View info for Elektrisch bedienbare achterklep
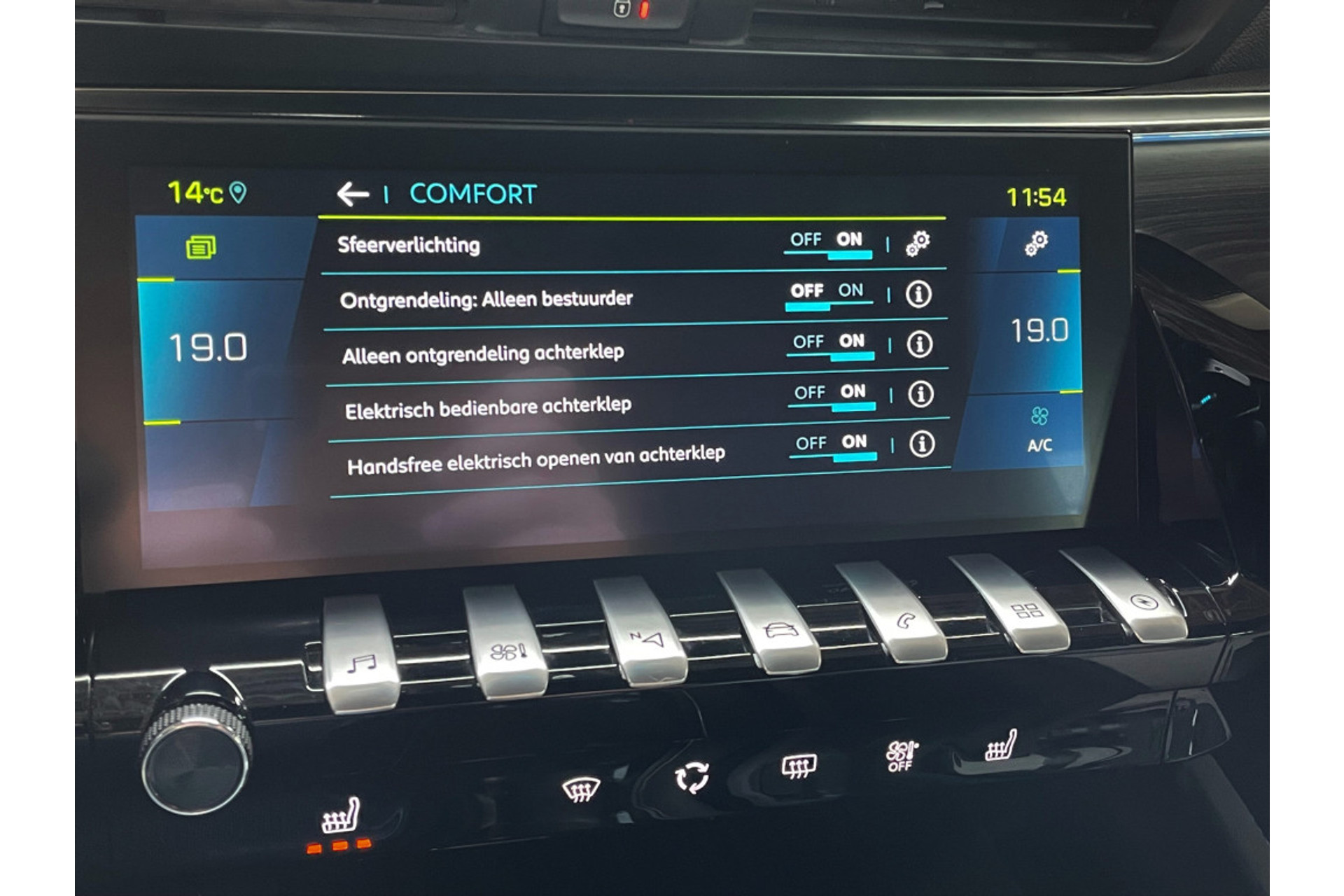 920,395
